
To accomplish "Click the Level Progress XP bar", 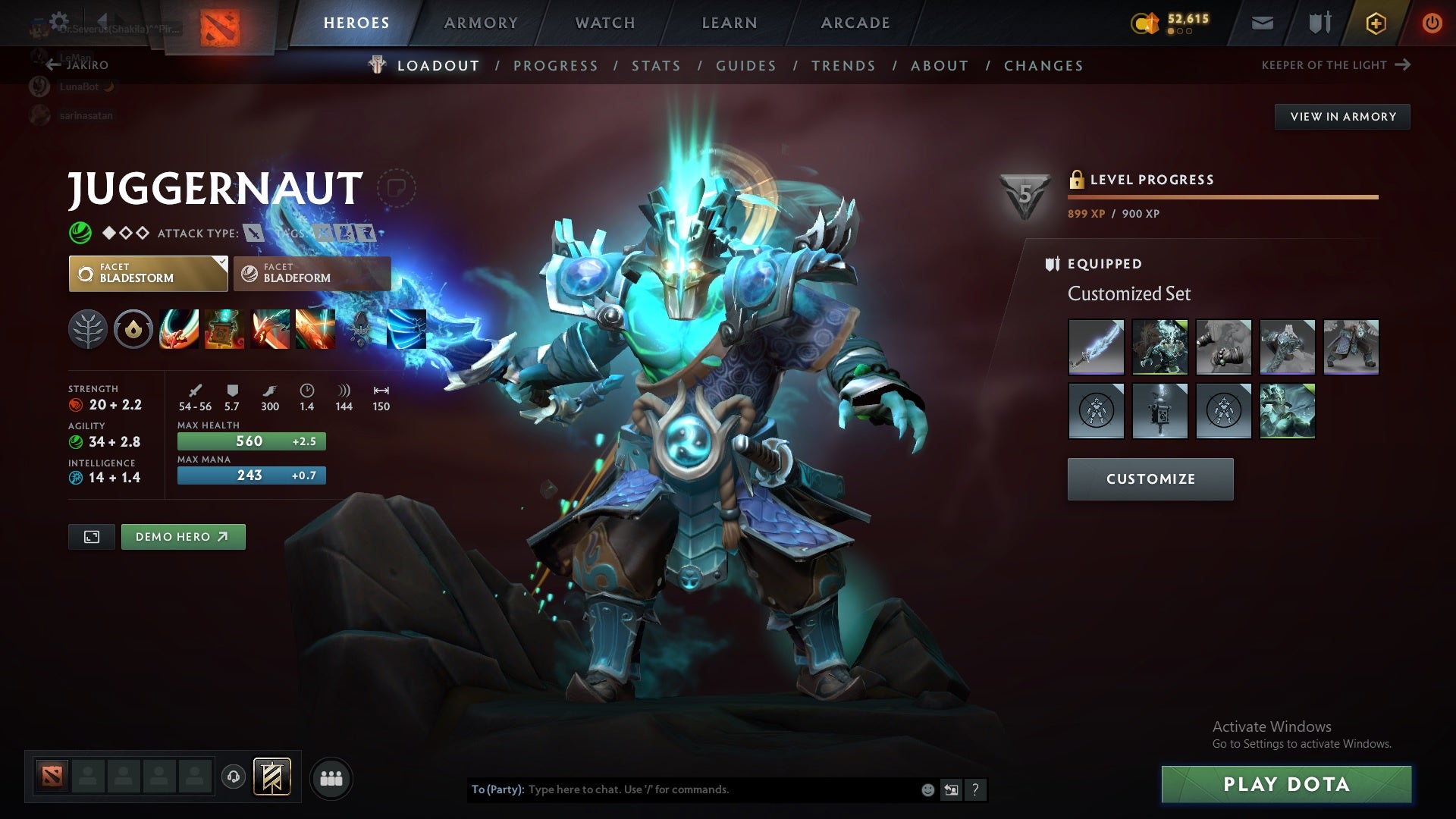I will pos(1222,196).
